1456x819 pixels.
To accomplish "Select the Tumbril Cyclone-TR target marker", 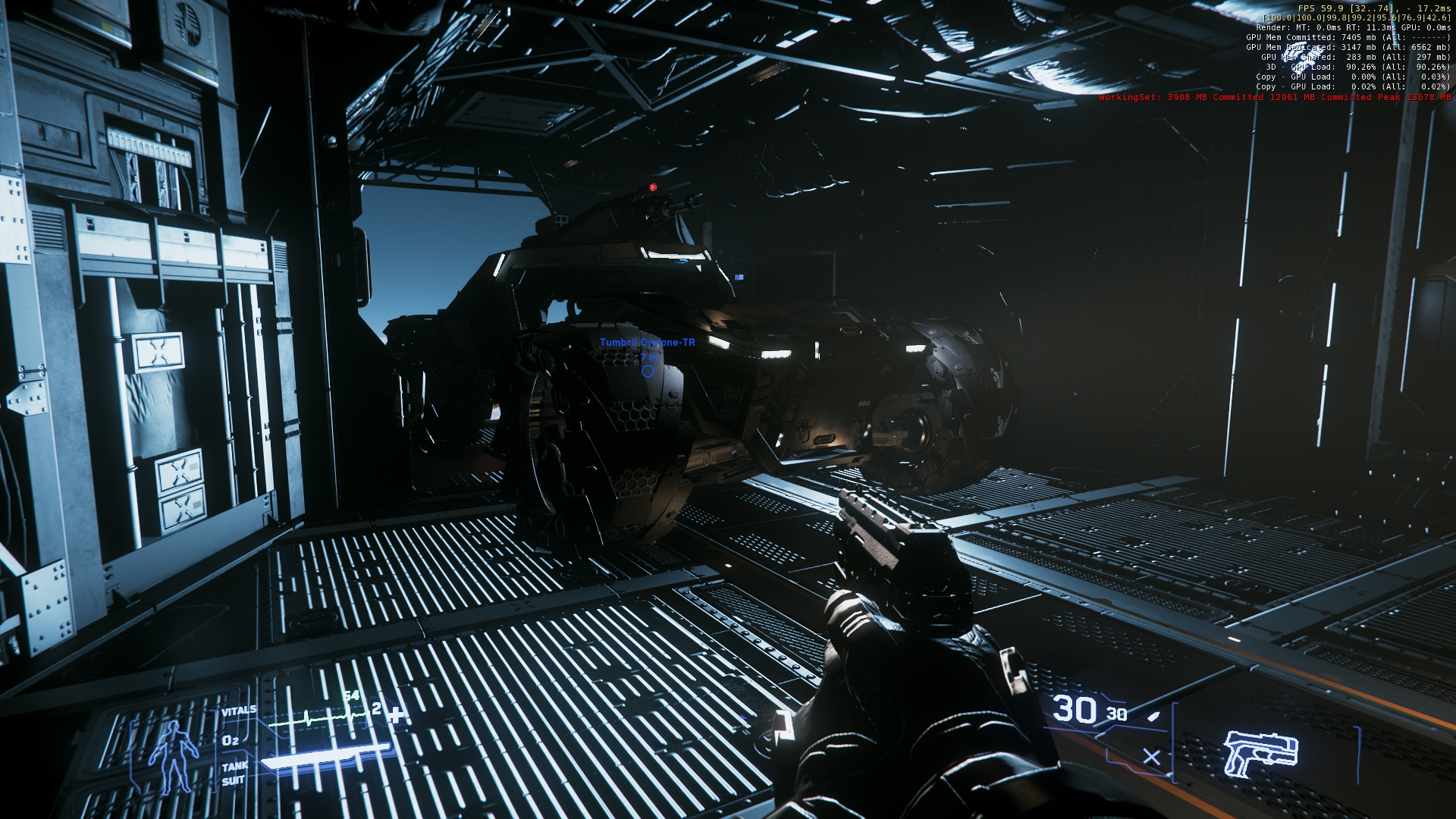I will 648,371.
